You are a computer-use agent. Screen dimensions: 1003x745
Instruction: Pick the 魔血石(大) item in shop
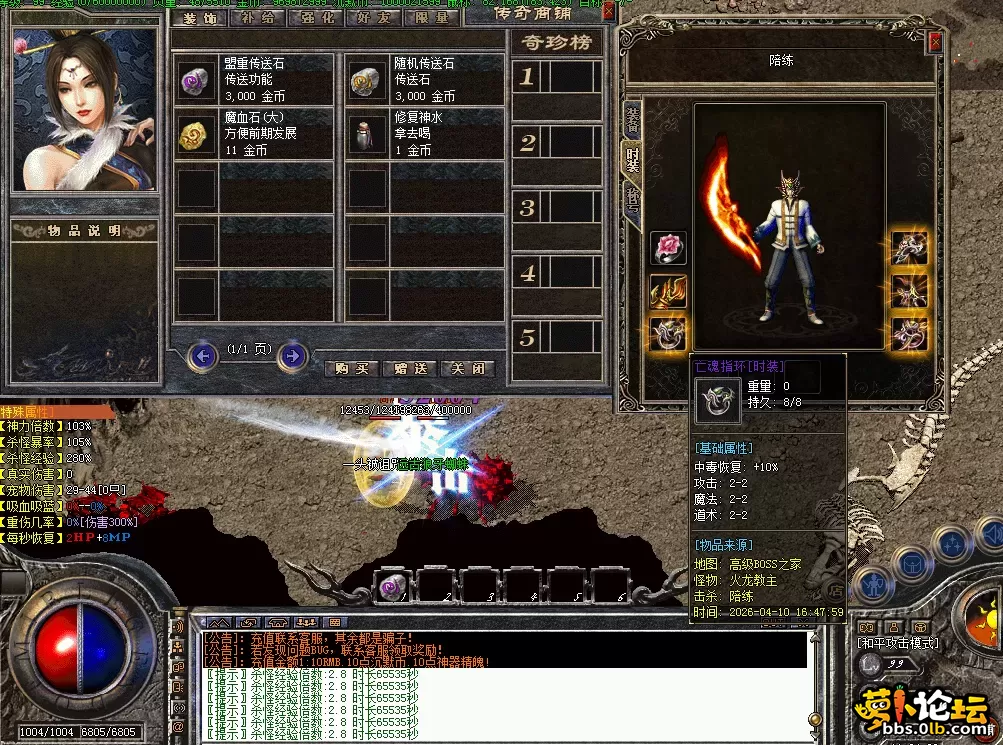tap(254, 133)
